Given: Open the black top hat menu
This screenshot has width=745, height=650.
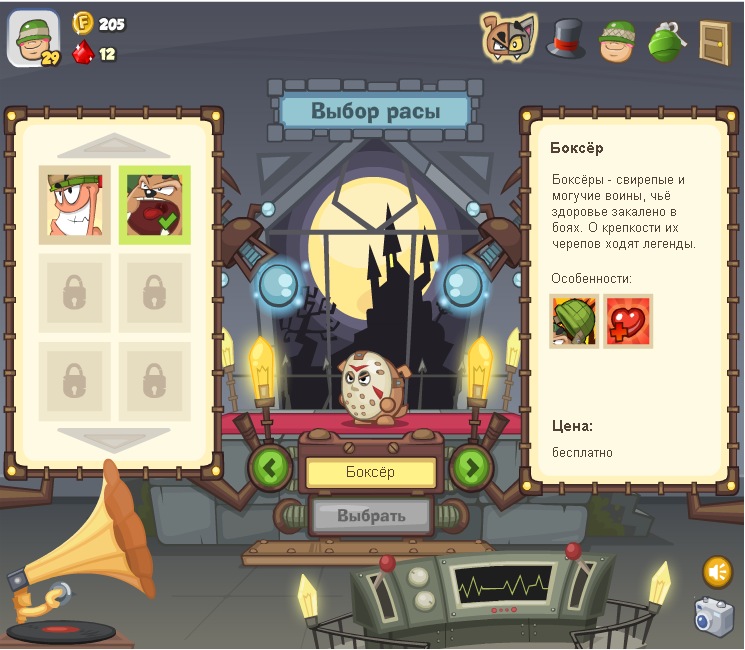Looking at the screenshot, I should coord(565,40).
